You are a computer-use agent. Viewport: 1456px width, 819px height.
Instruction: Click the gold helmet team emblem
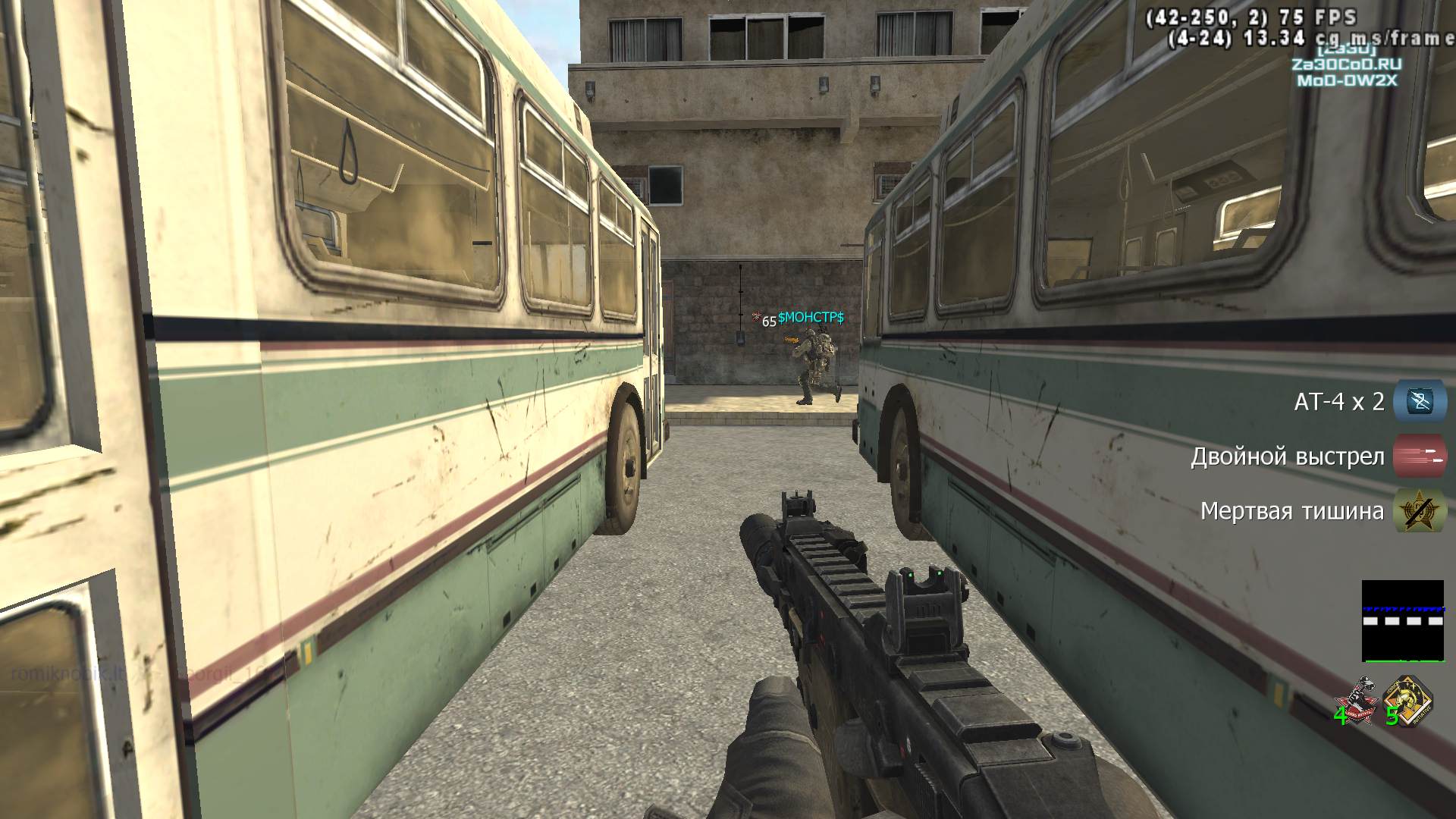coord(1407,701)
